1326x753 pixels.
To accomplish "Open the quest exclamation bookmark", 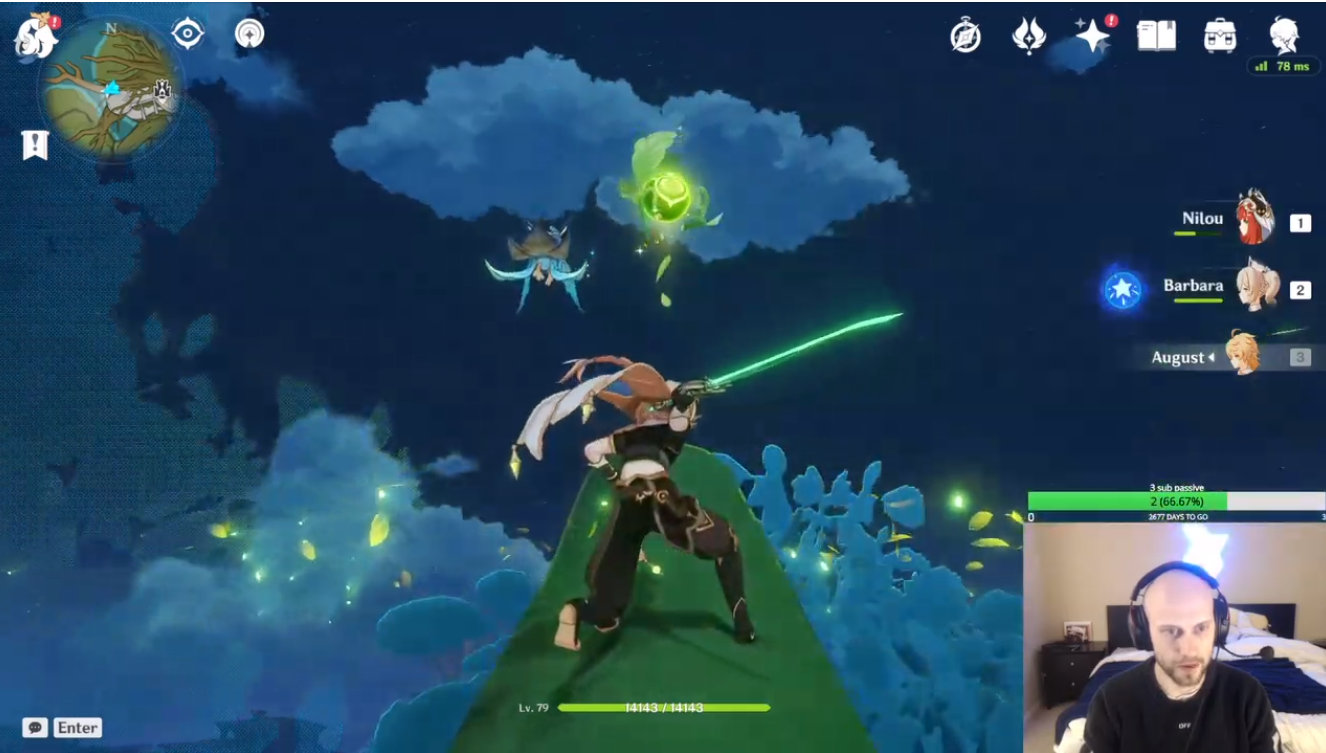I will [x=35, y=144].
